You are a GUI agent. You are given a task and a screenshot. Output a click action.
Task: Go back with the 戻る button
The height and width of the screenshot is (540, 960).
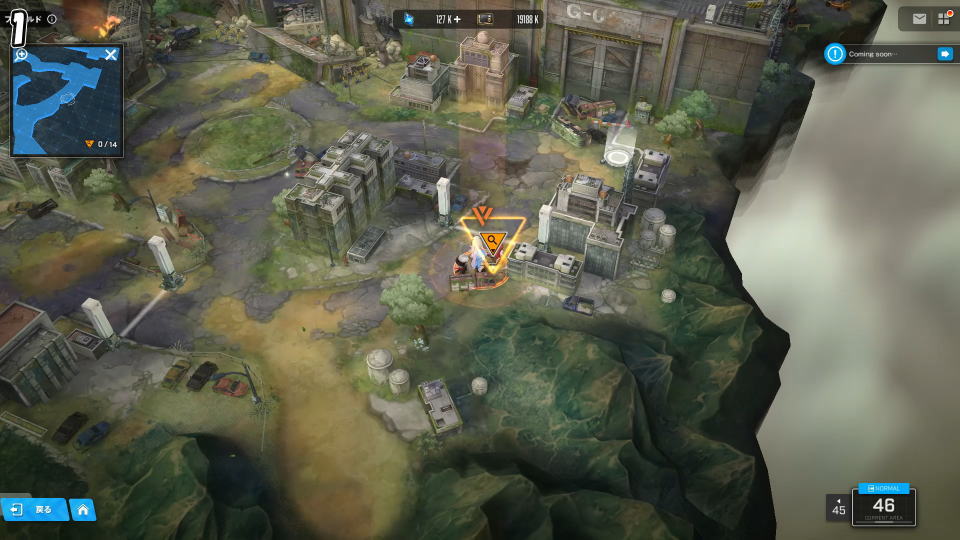point(34,509)
